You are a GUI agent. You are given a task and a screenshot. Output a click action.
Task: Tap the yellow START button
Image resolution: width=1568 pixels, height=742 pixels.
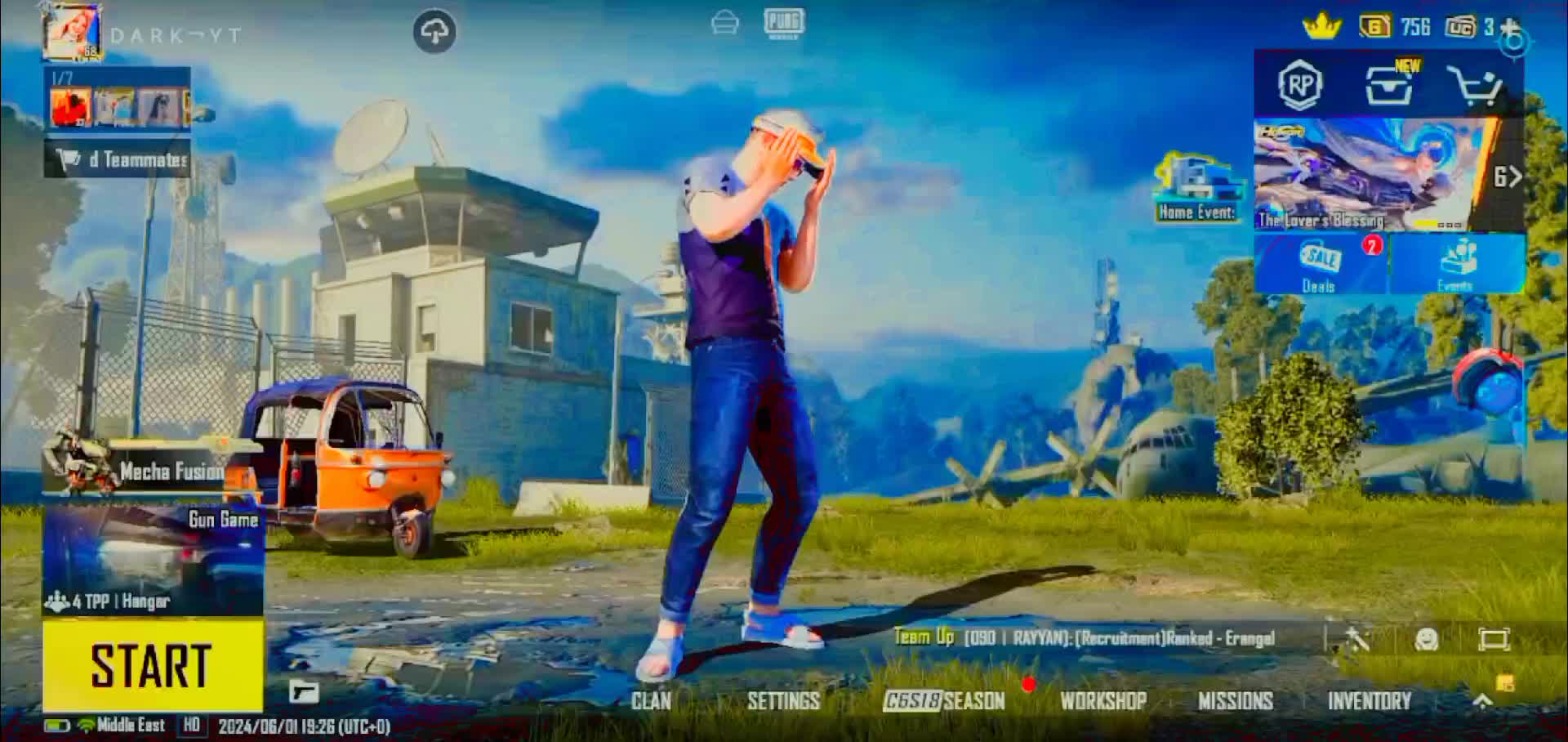tap(153, 664)
